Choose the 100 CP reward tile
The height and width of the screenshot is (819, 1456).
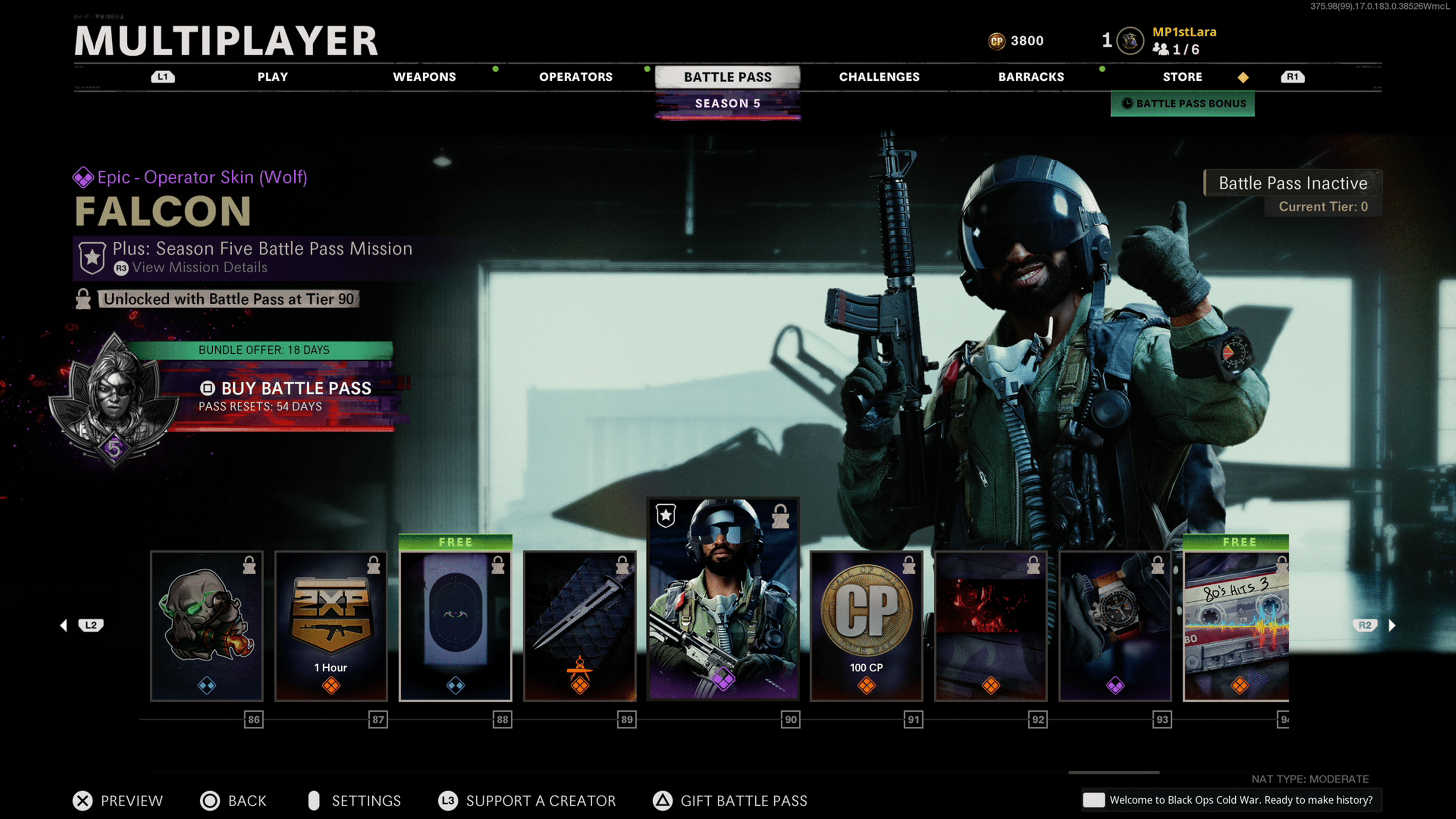click(x=866, y=626)
